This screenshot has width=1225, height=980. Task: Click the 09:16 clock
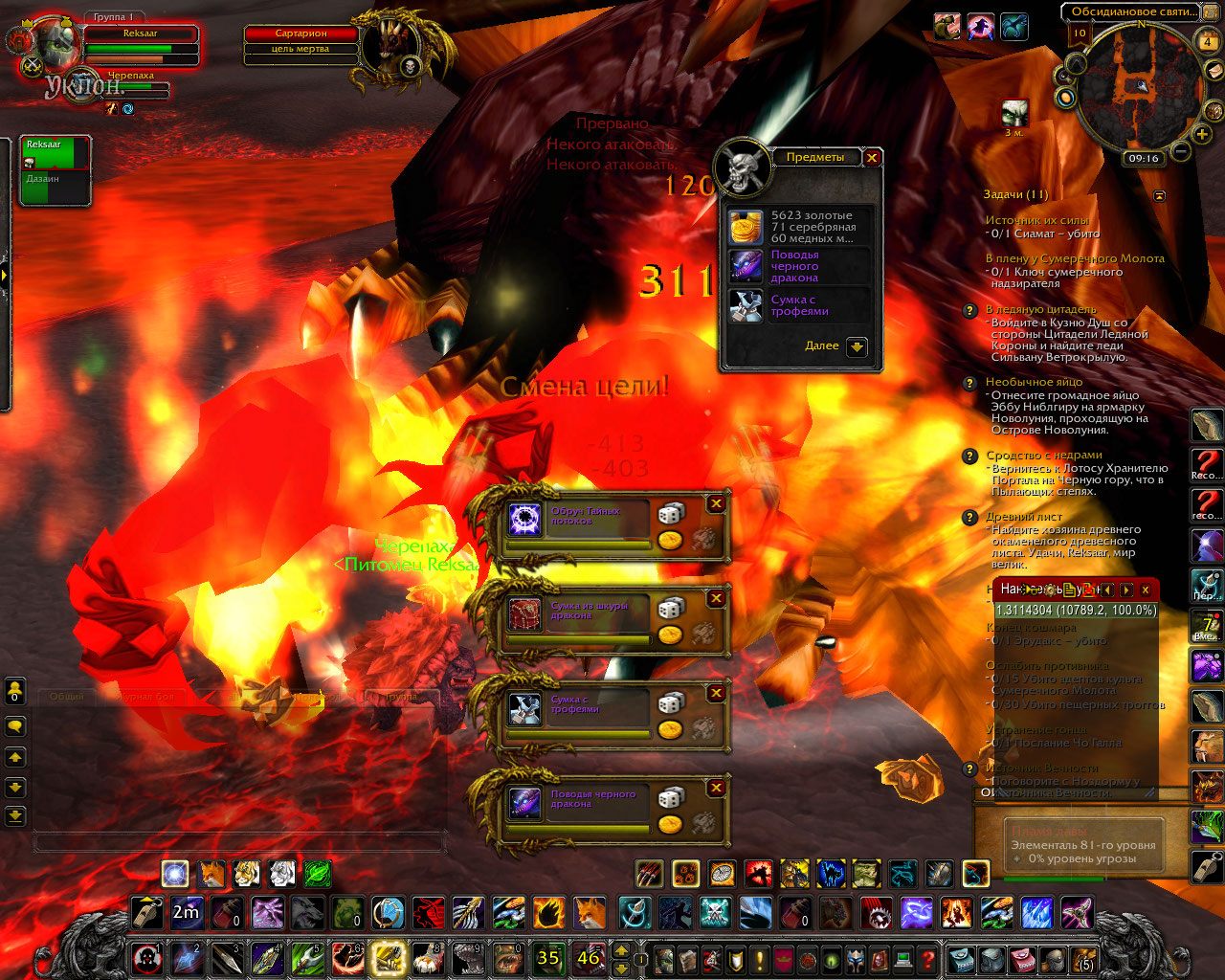coord(1143,158)
